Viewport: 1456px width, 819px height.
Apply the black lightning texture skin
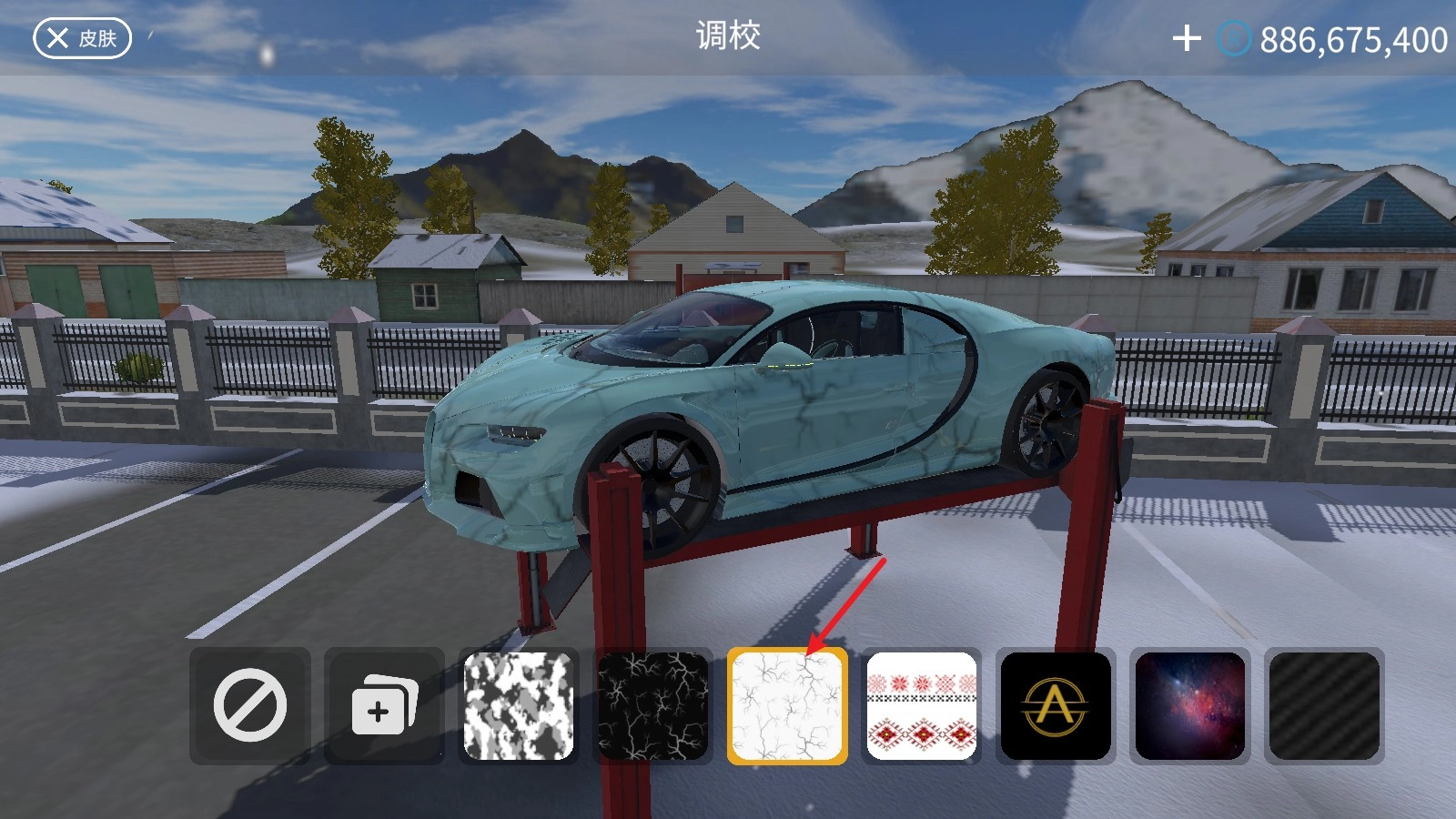(x=652, y=707)
